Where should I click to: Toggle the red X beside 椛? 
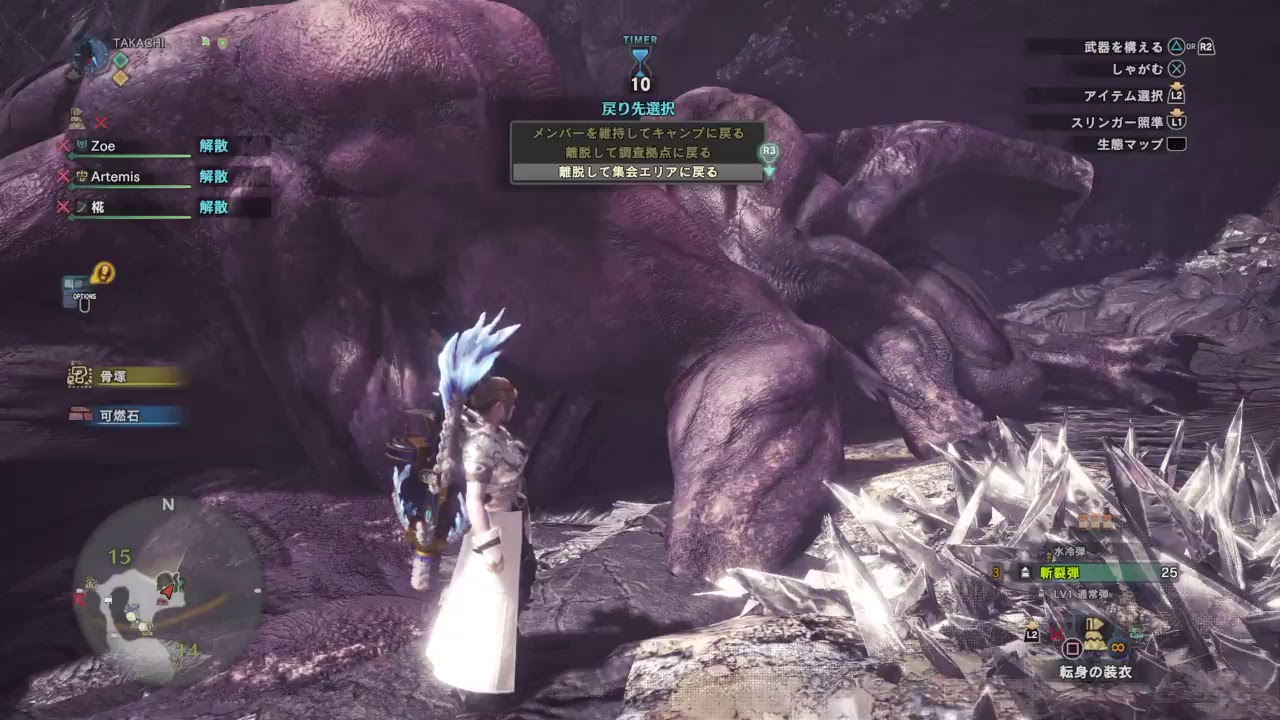click(62, 207)
